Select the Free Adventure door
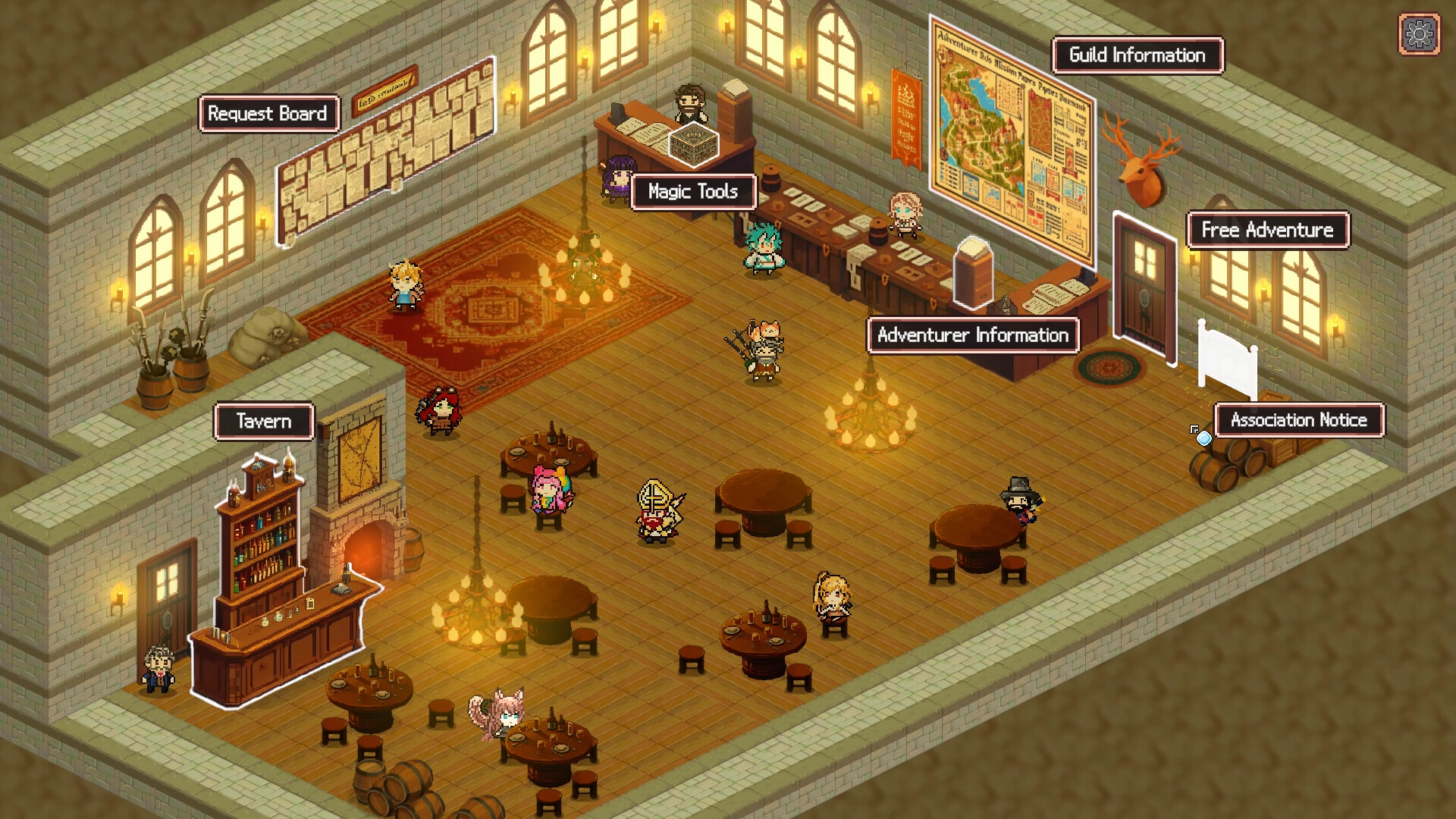1456x819 pixels. point(1145,288)
